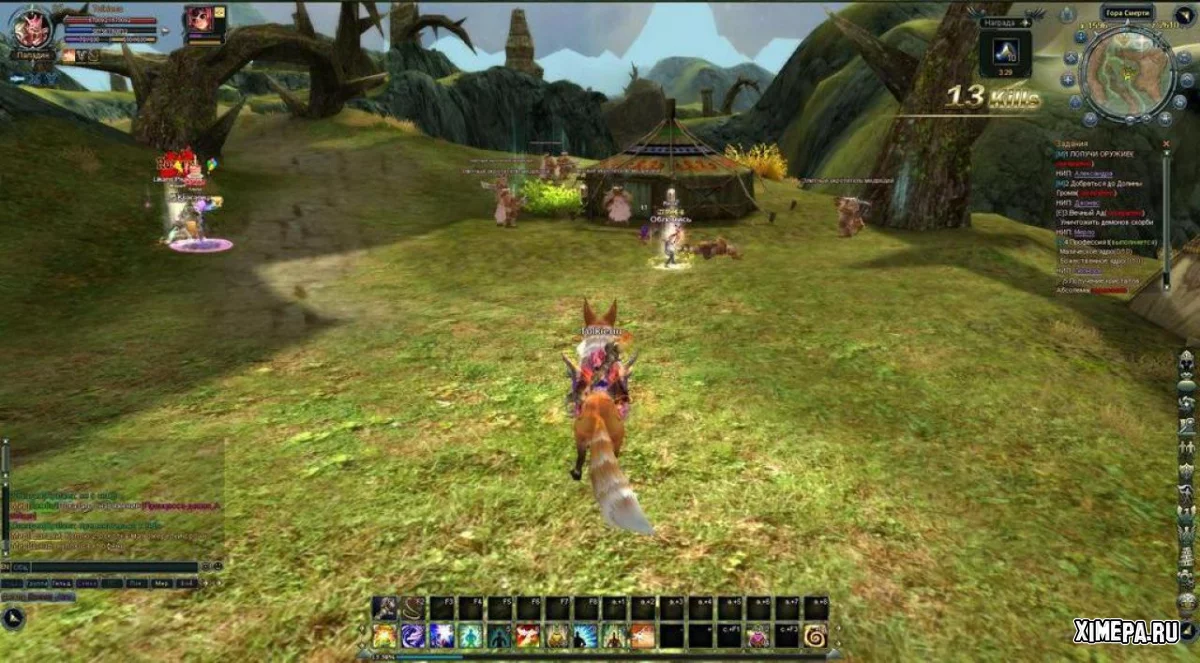The height and width of the screenshot is (663, 1200).
Task: Select the Мерло NPC link in quest tracker
Action: 1082,232
